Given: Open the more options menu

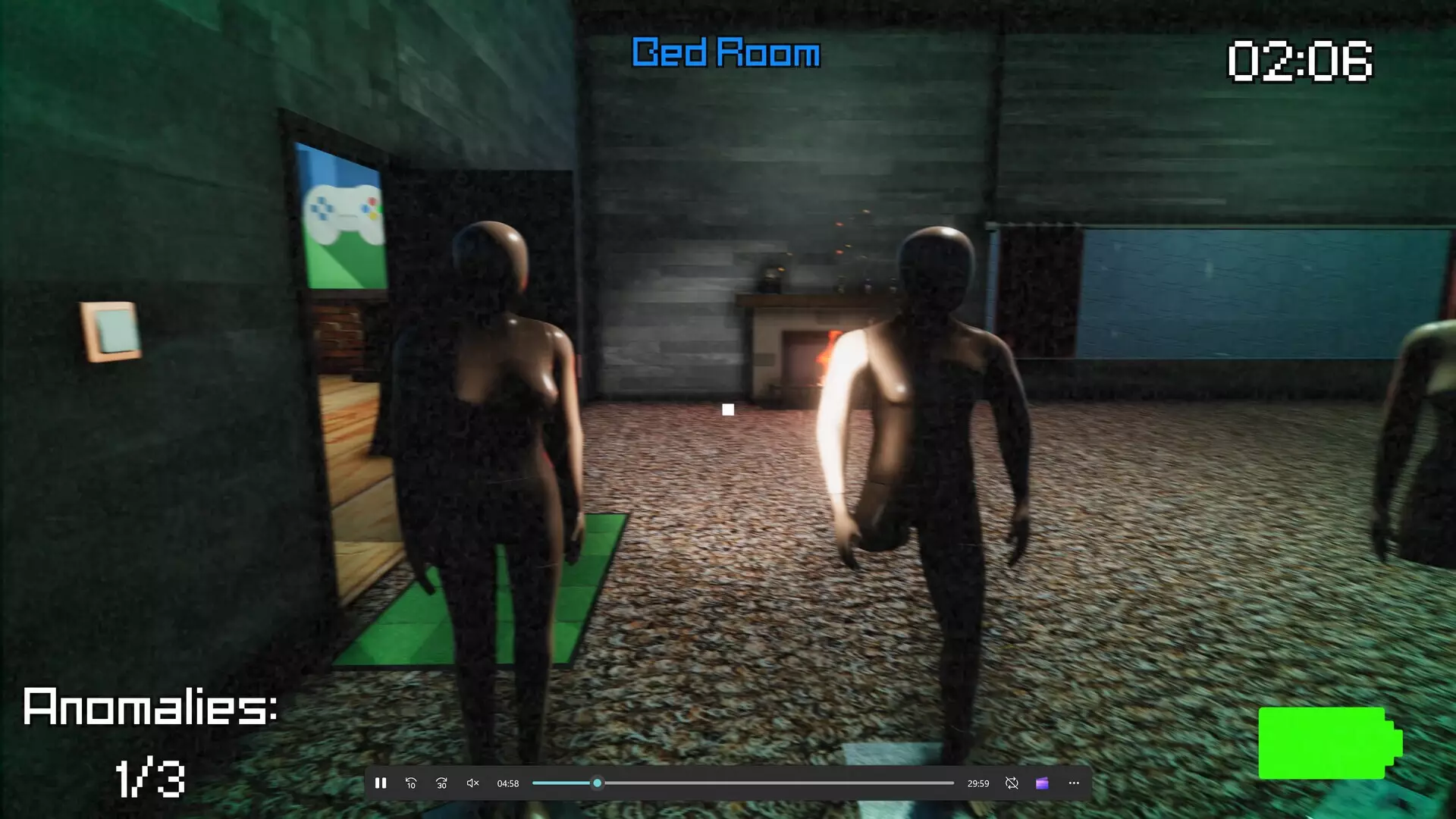Looking at the screenshot, I should (1073, 783).
